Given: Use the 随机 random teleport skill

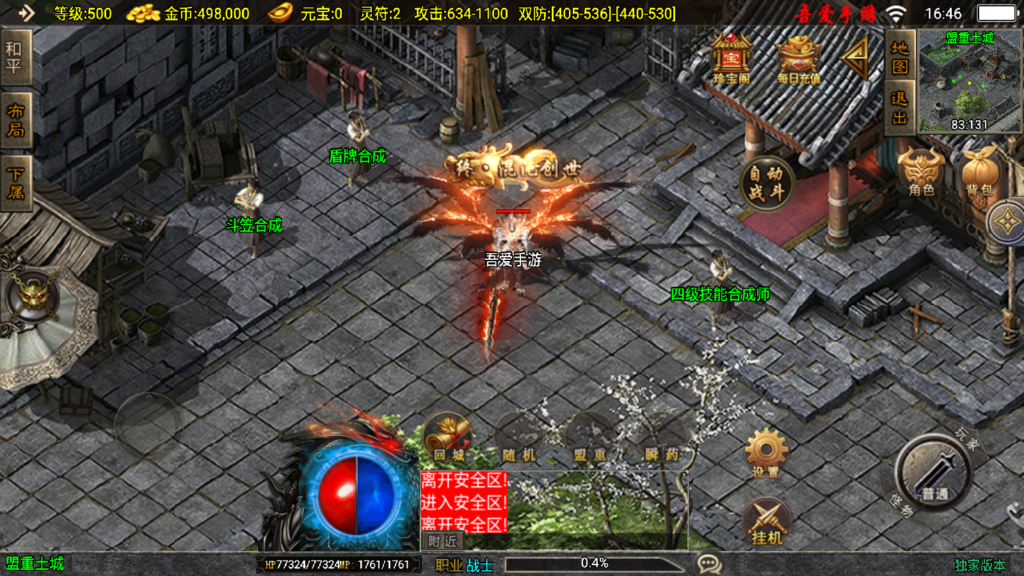Looking at the screenshot, I should [x=518, y=438].
